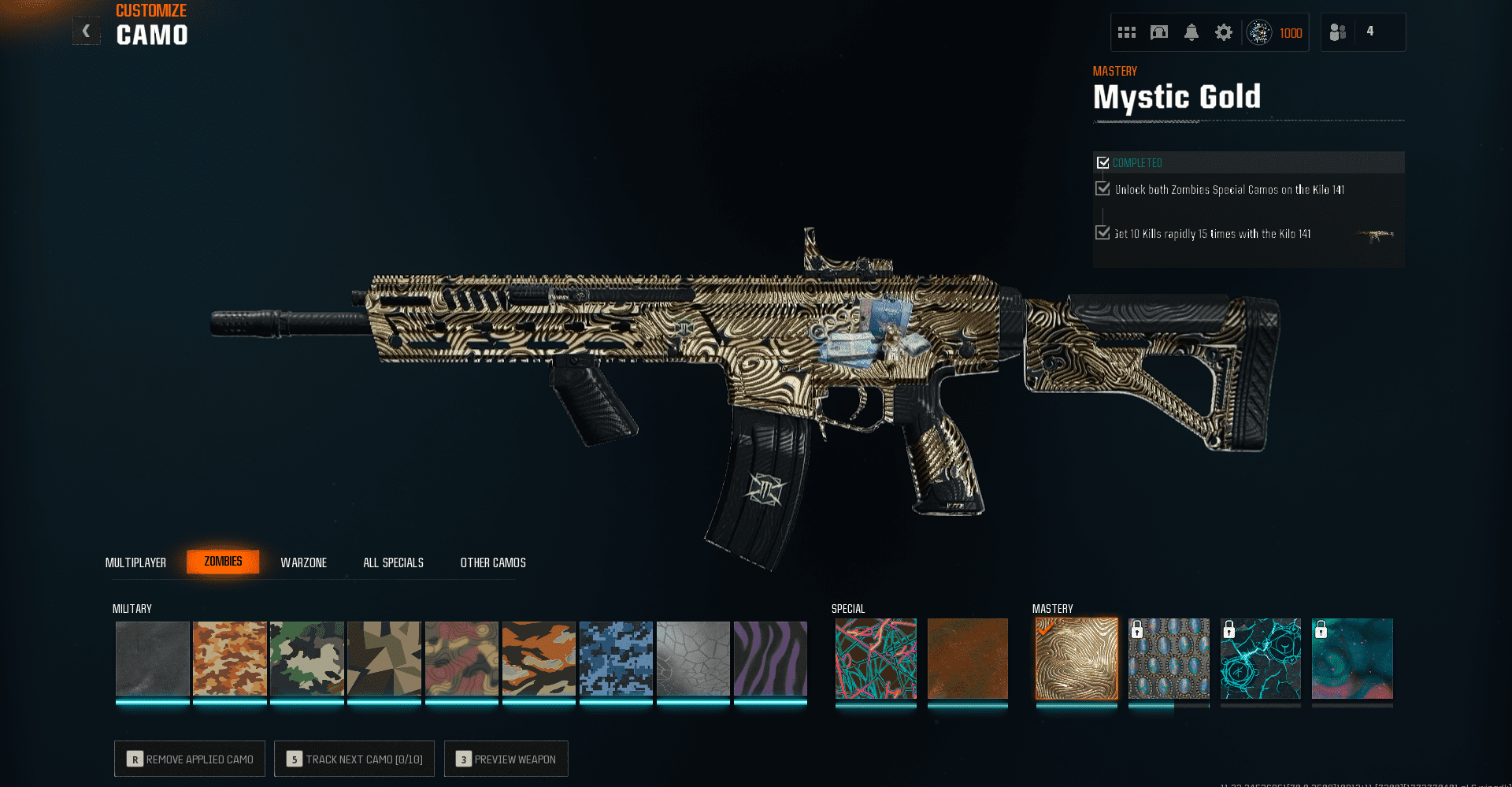This screenshot has height=787, width=1512.
Task: Select the orange tiger stripe camo
Action: click(x=539, y=659)
